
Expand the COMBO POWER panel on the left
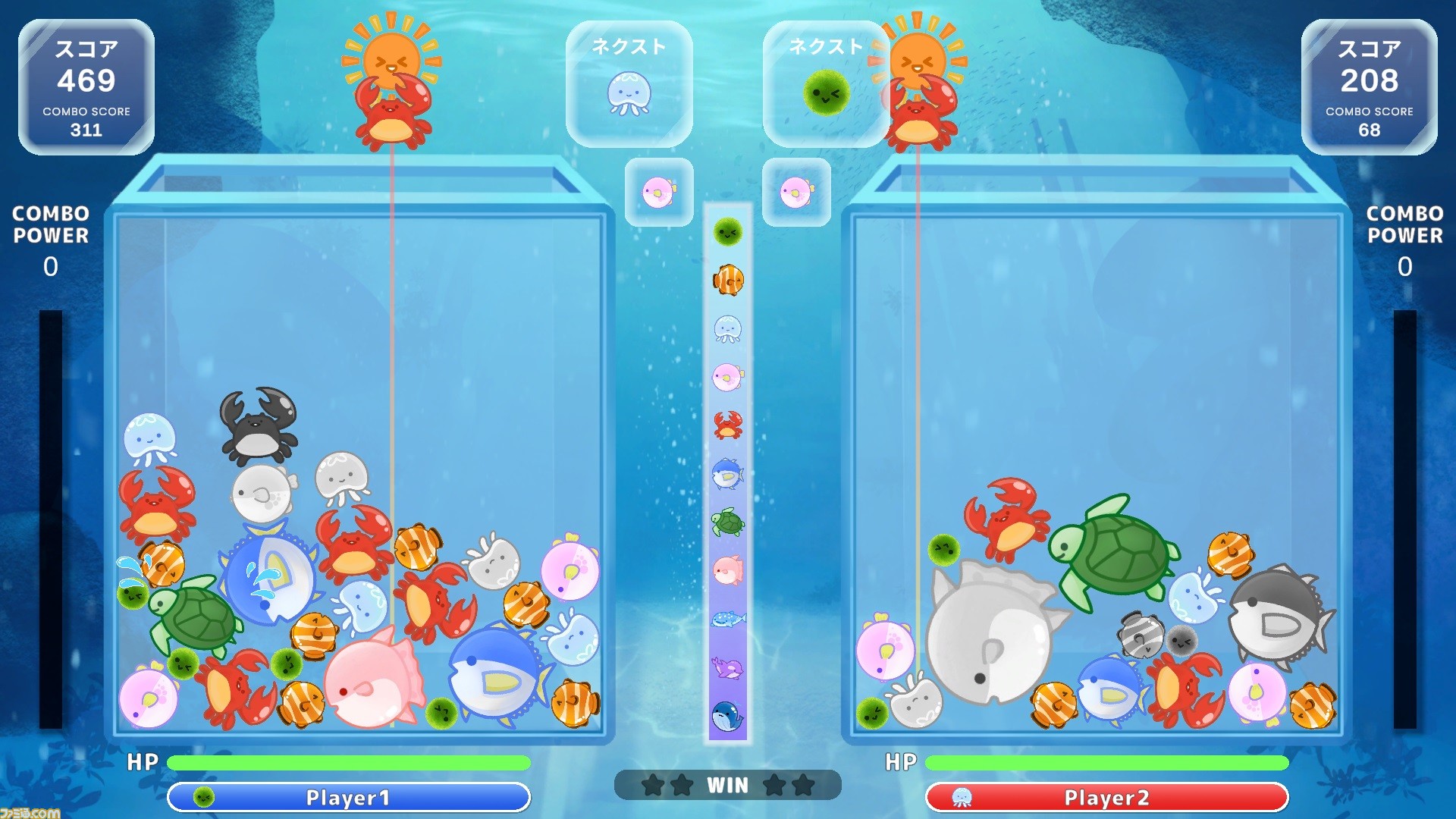point(49,237)
